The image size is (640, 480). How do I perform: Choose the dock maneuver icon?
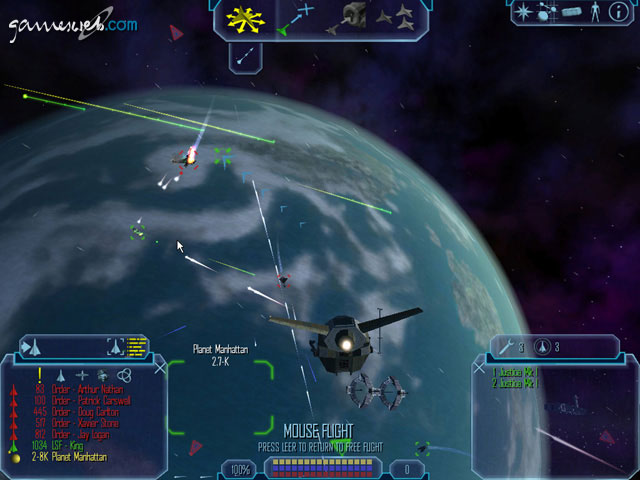point(351,16)
